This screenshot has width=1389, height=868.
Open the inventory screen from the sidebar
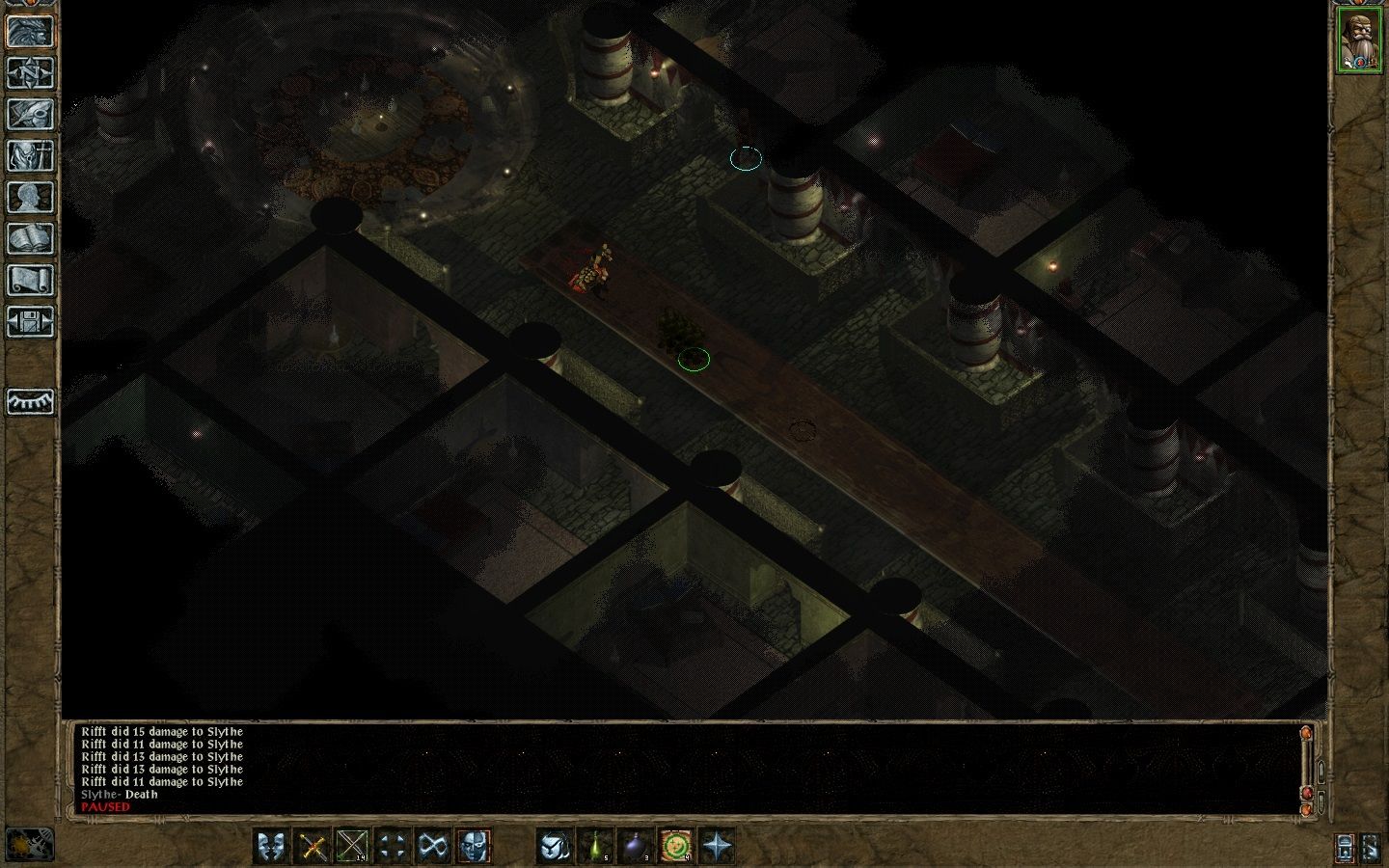tap(30, 155)
